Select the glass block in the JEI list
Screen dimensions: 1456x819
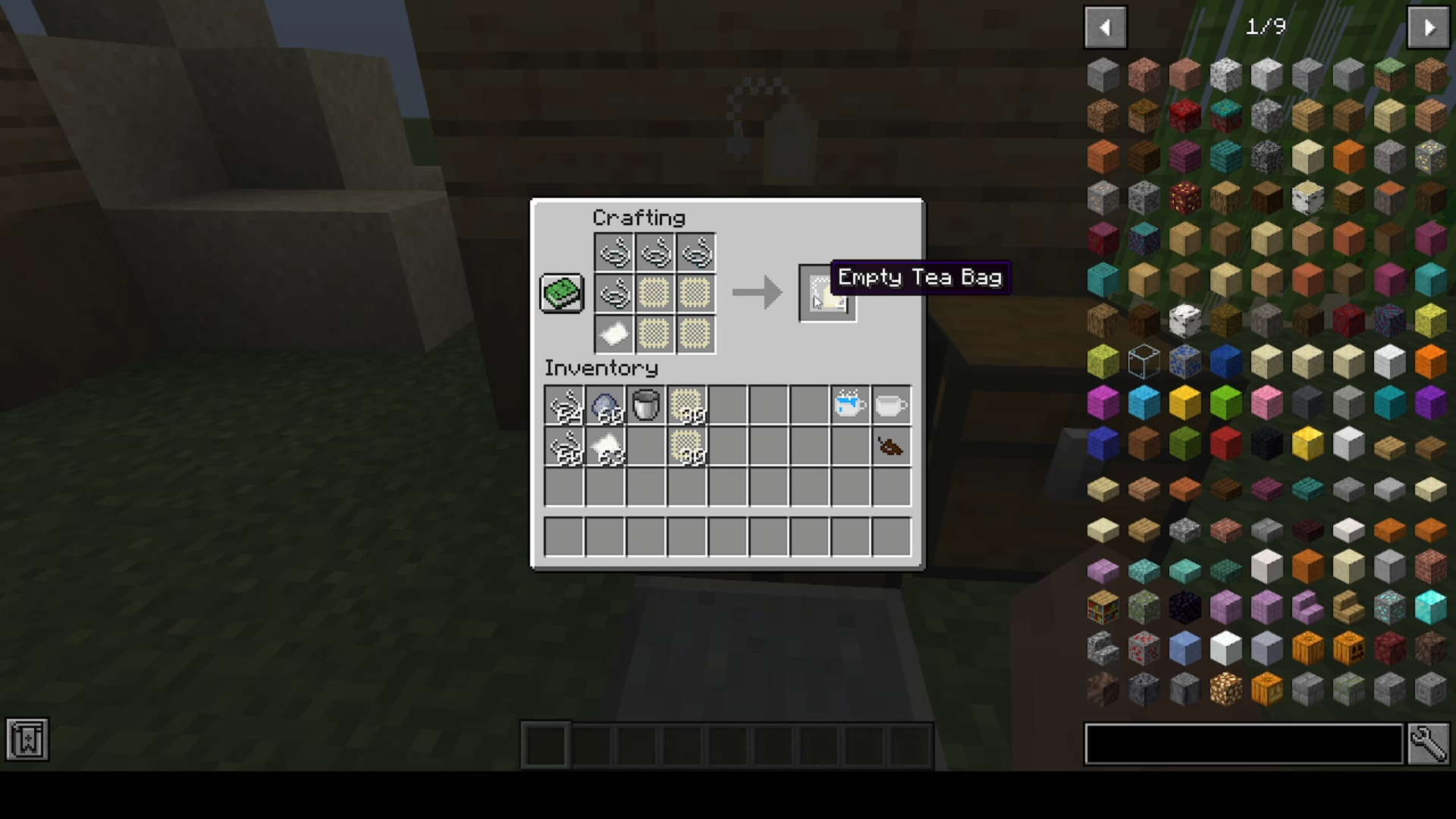1144,360
